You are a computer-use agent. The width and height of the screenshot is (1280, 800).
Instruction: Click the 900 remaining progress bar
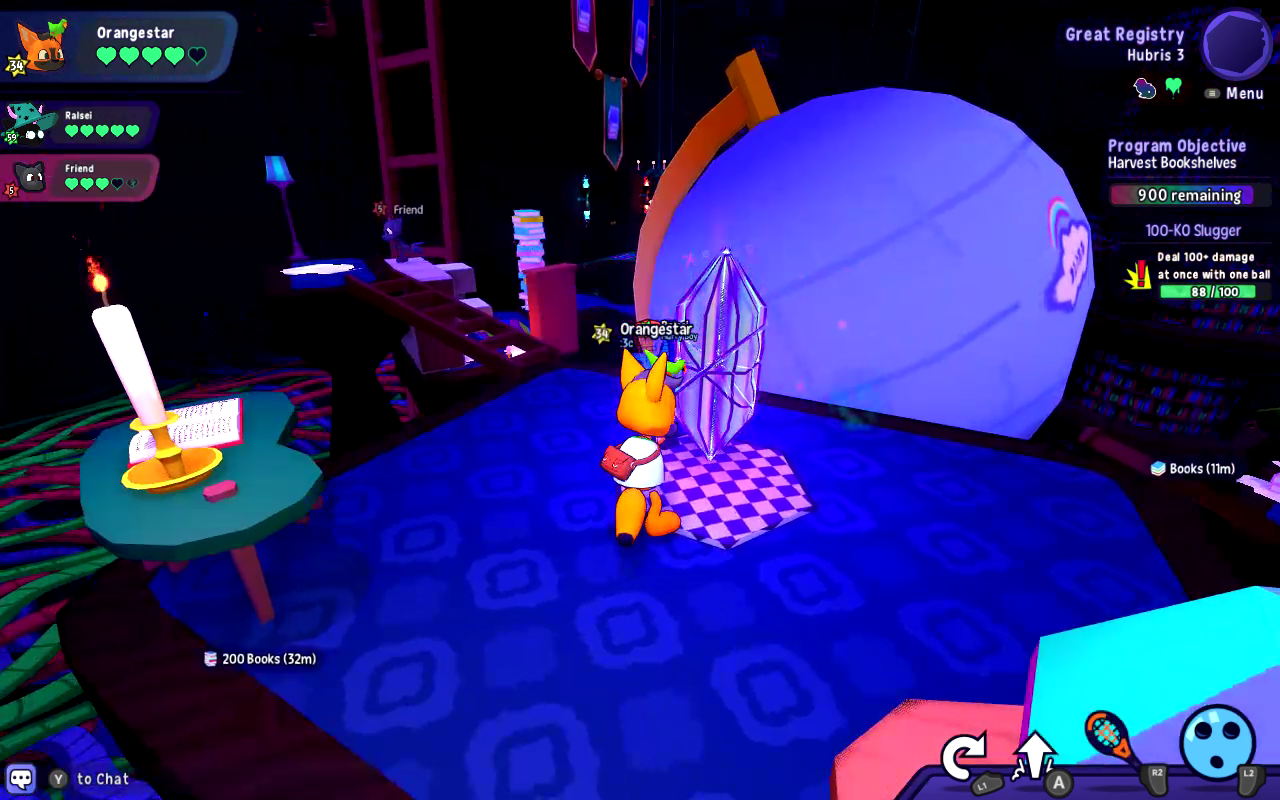tap(1189, 195)
